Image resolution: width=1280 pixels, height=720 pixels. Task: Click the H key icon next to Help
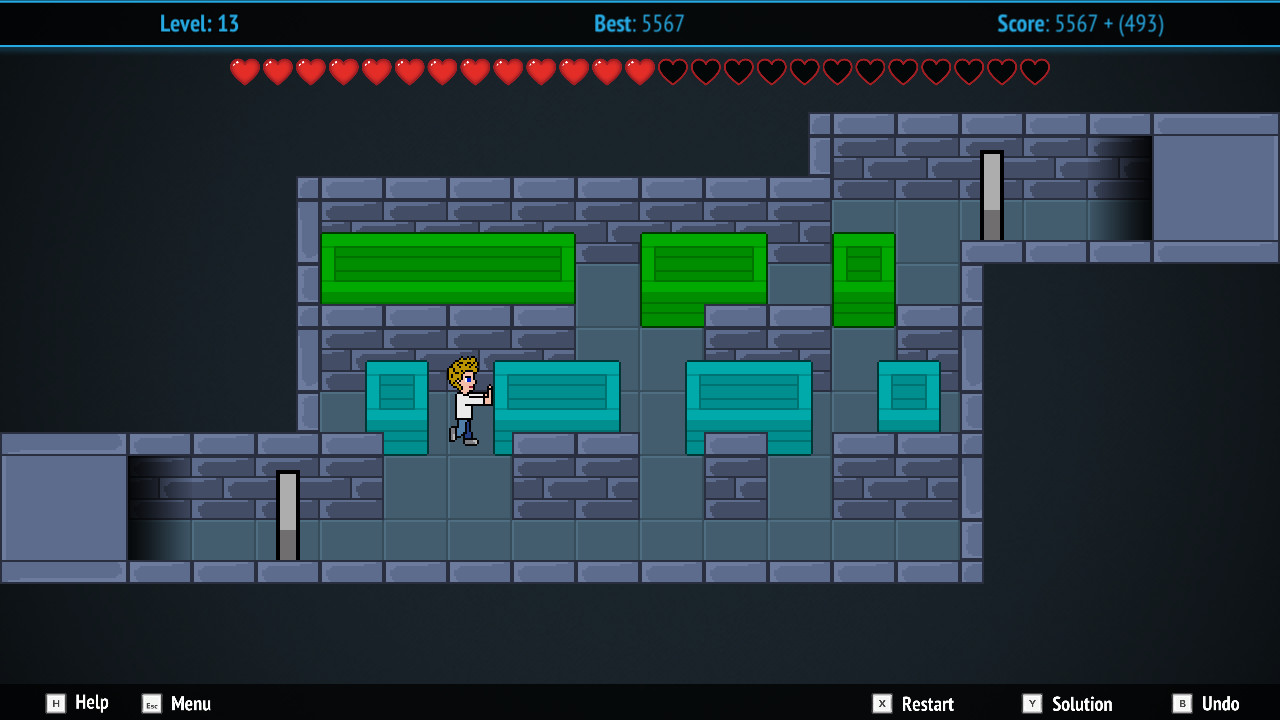click(x=57, y=703)
